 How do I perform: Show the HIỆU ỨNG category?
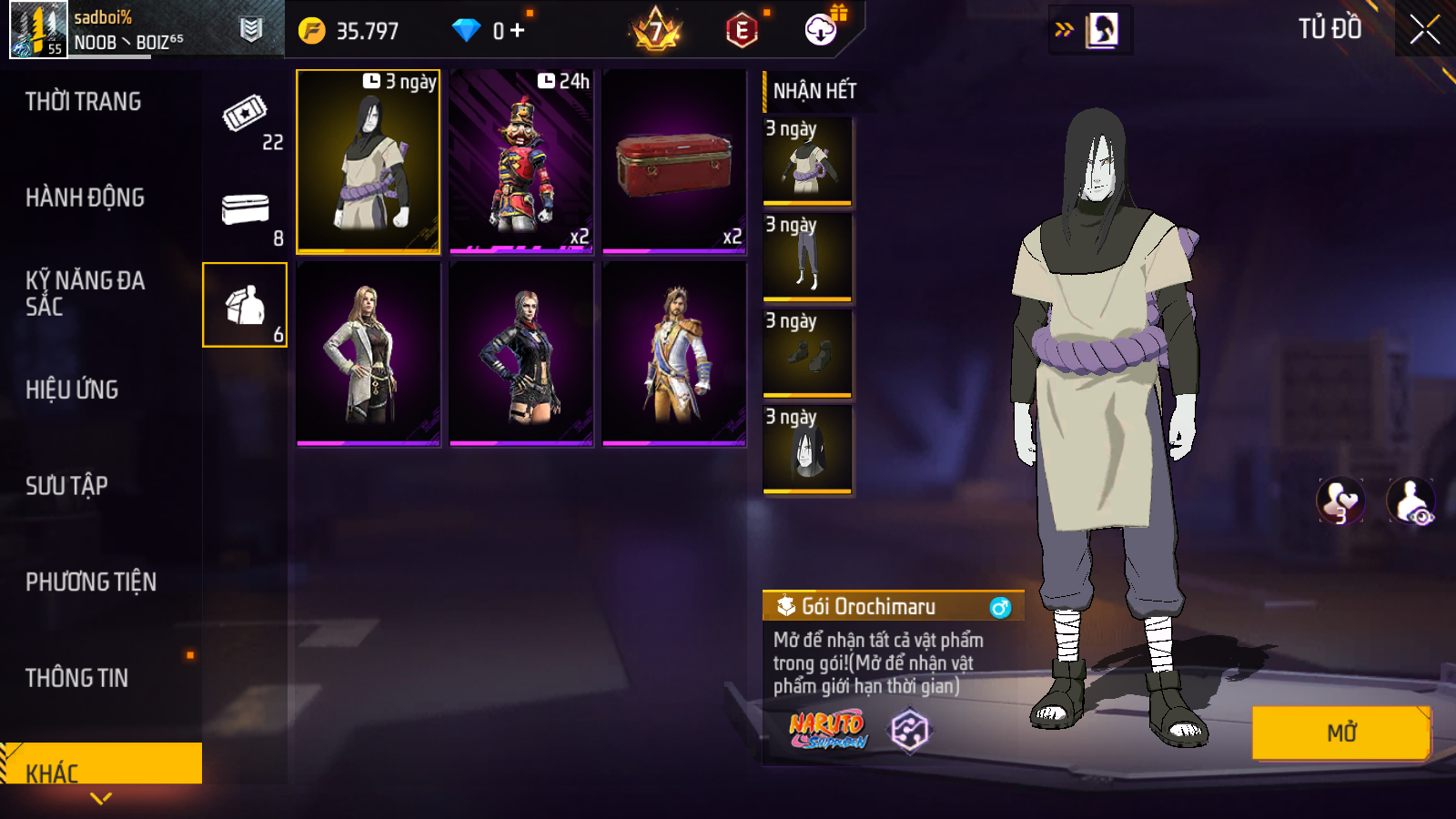tap(72, 389)
